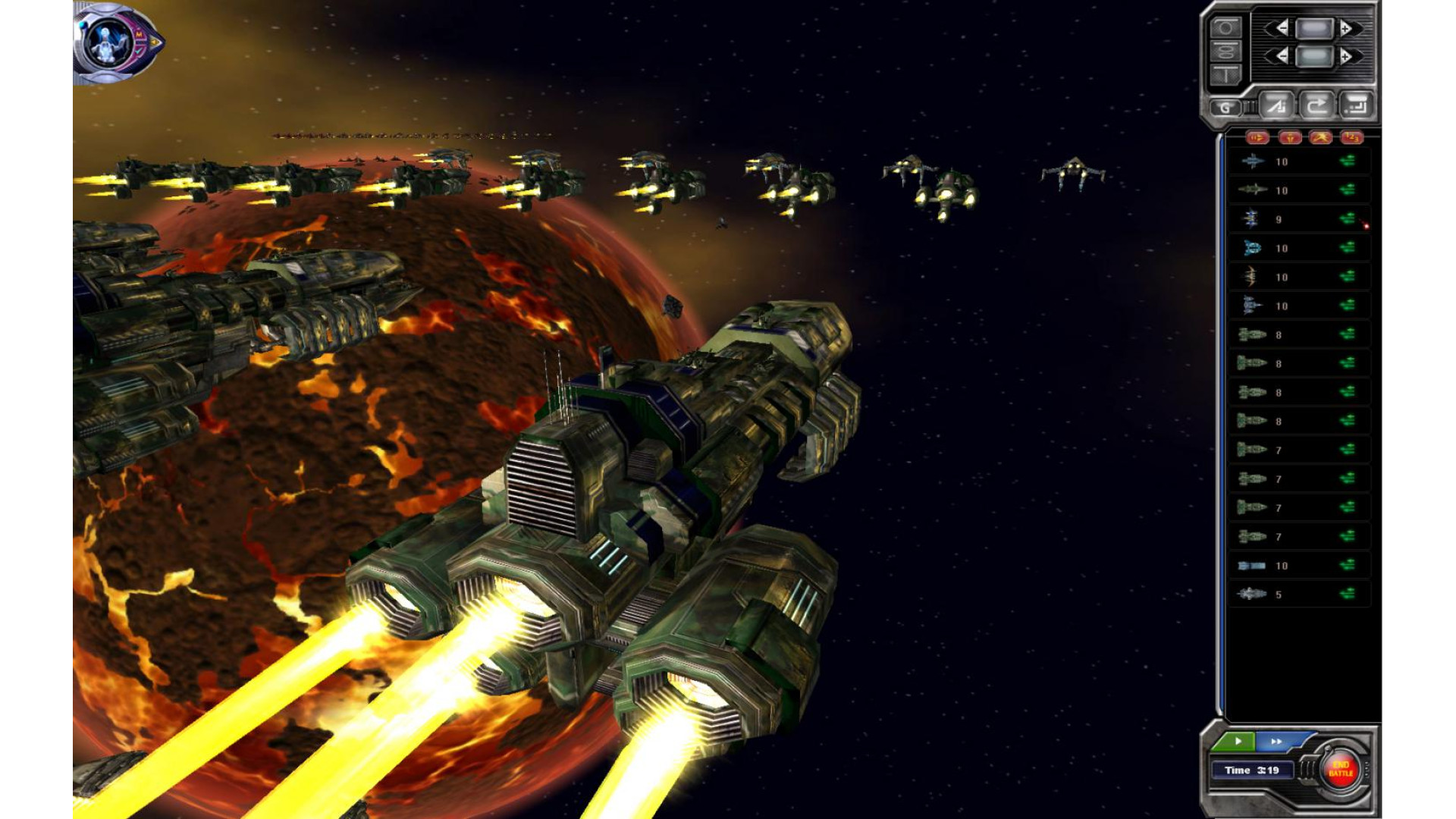Open the advisor portrait in the corner
The height and width of the screenshot is (819, 1456).
point(118,42)
